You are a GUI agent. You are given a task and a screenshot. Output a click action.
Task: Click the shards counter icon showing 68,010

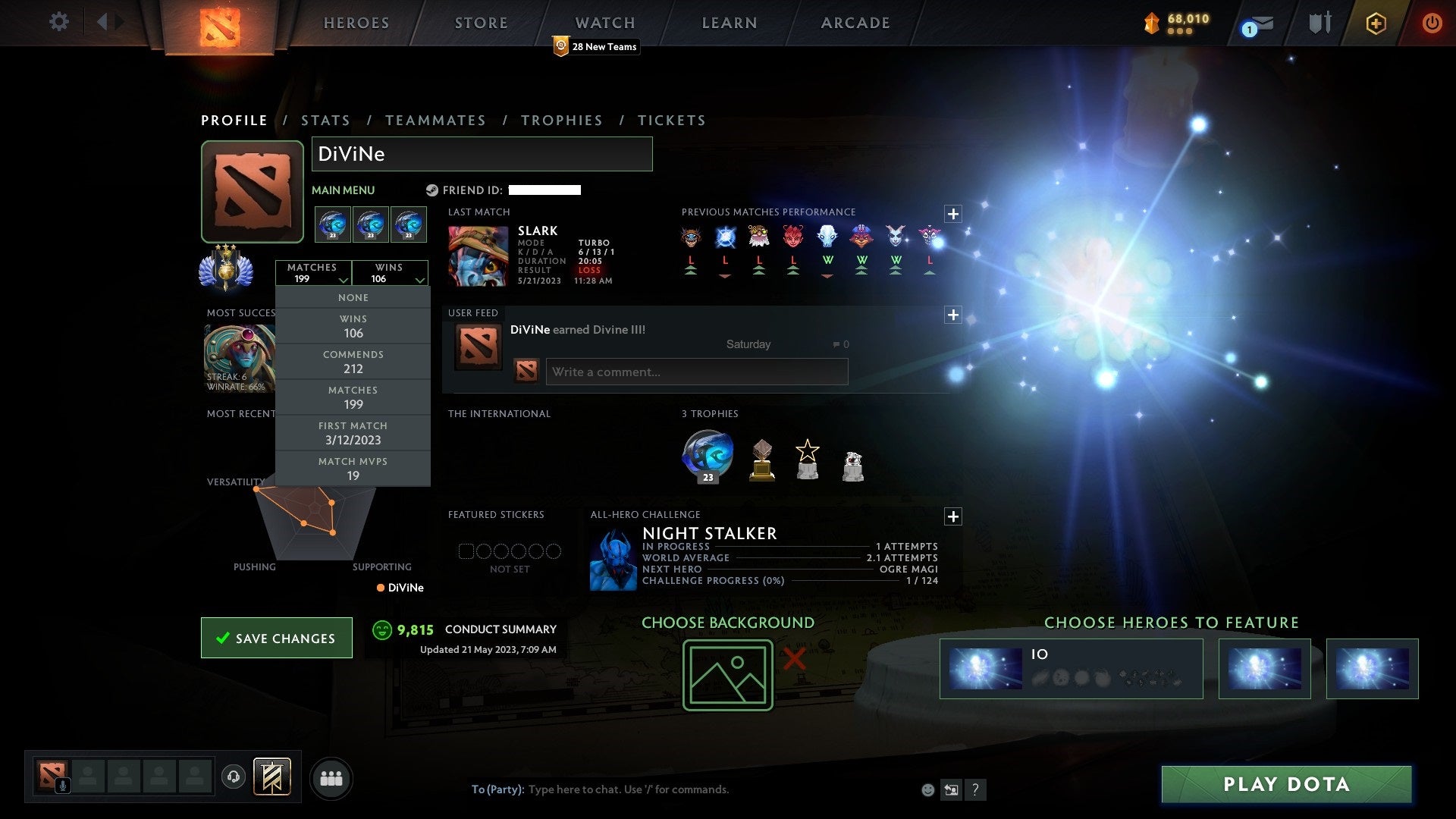point(1153,23)
